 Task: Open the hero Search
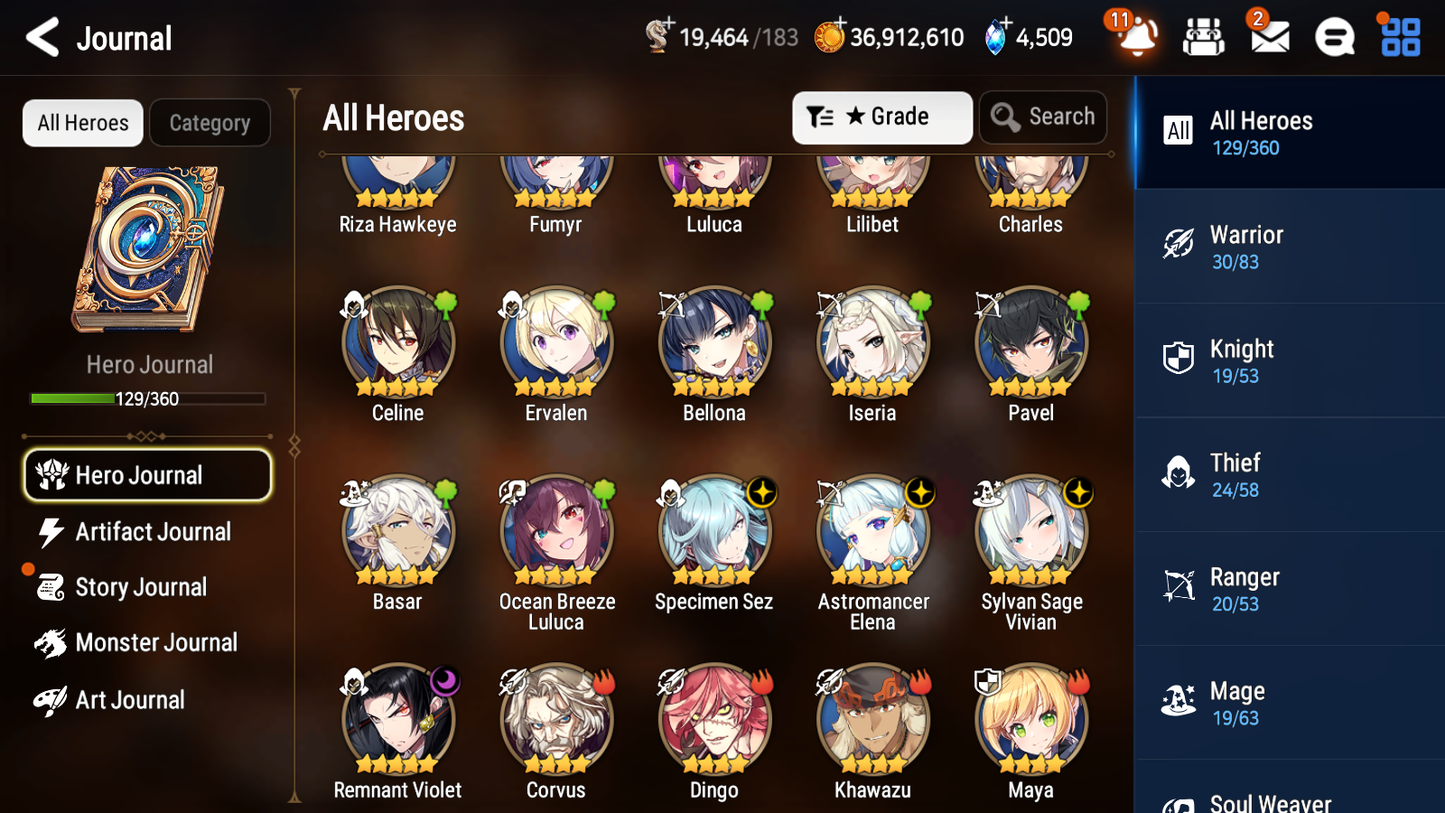(x=1043, y=117)
